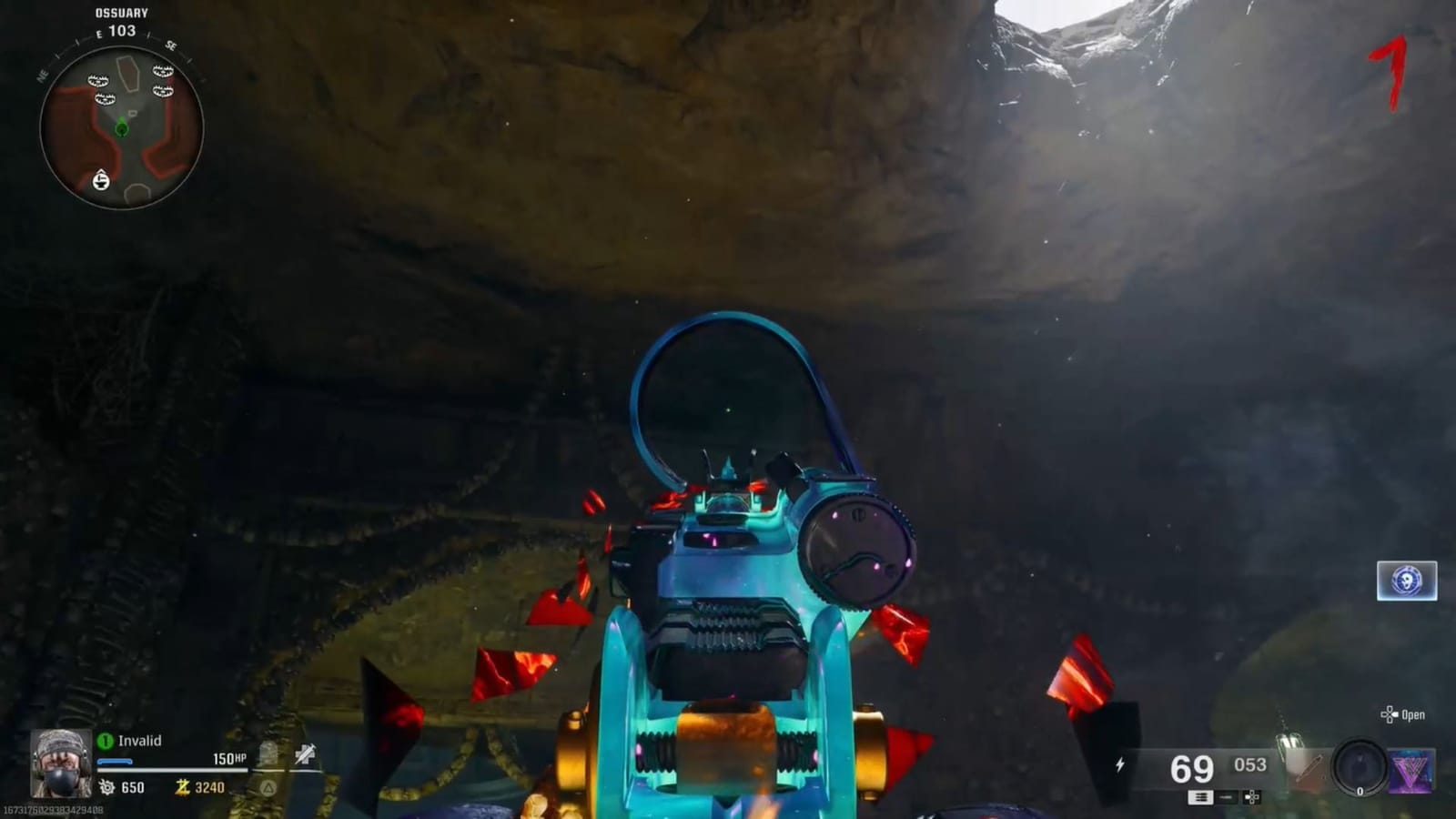
Task: Click the purple GobbleGum pack icon
Action: (1413, 769)
